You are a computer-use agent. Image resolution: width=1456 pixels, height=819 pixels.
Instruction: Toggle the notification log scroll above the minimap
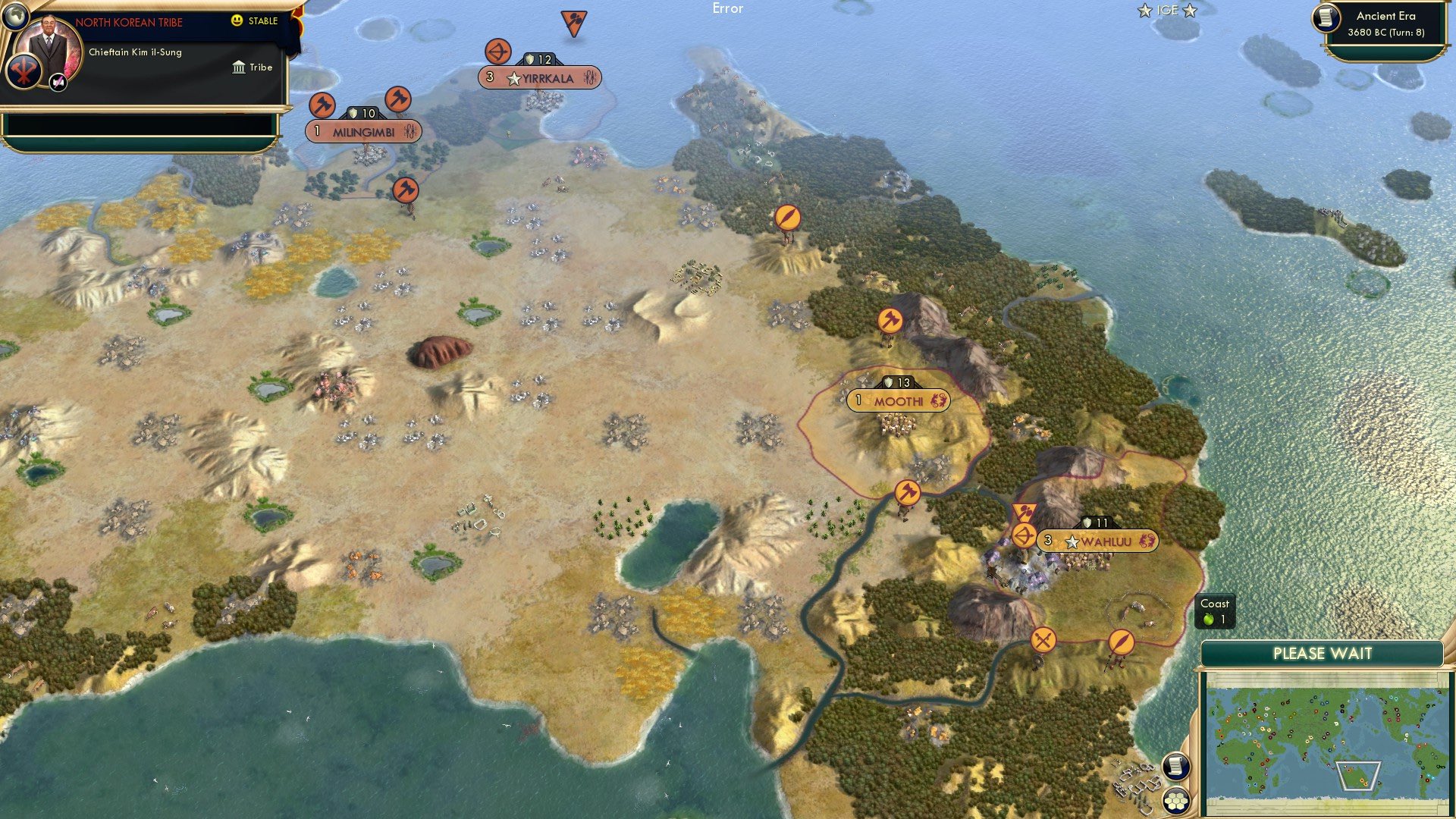click(x=1175, y=766)
